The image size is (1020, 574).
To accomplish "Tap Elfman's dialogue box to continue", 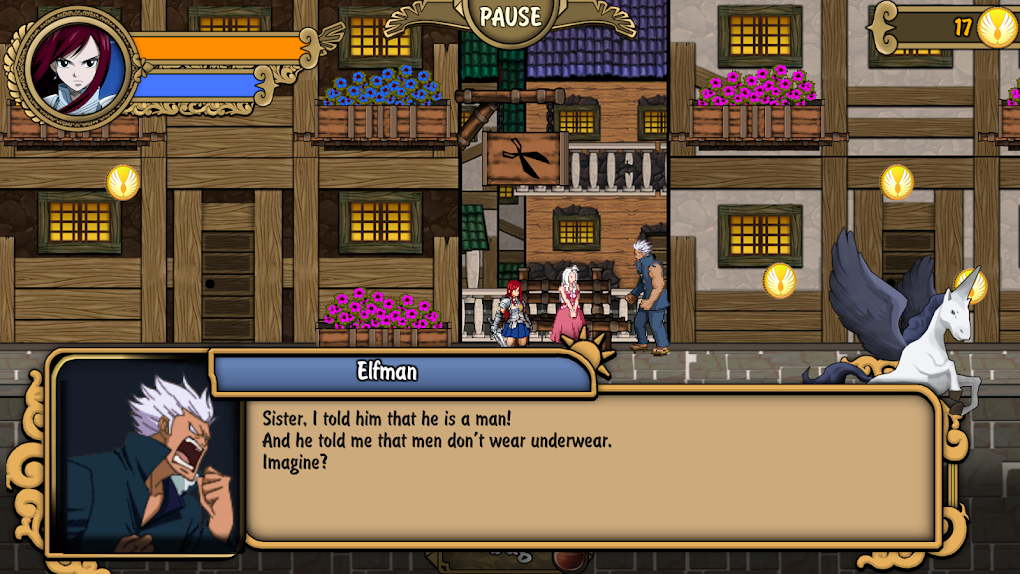I will point(590,465).
